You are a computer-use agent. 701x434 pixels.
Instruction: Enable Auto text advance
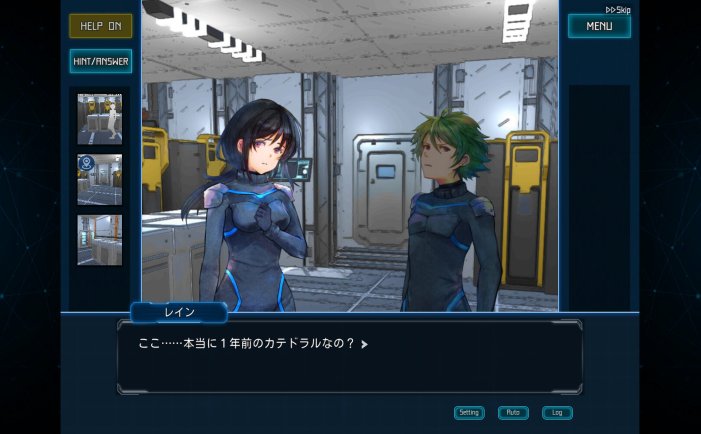click(513, 412)
